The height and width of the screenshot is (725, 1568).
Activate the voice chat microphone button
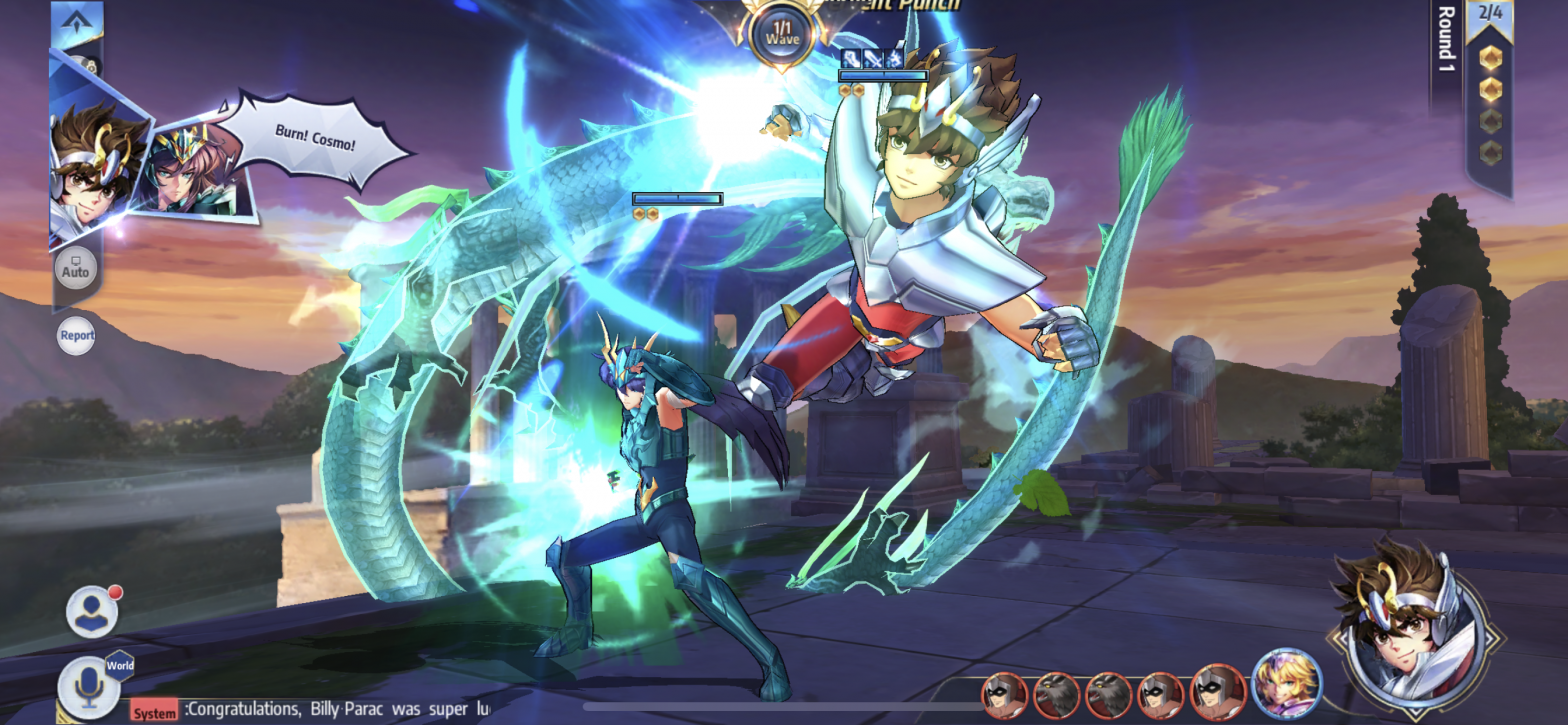tap(86, 687)
